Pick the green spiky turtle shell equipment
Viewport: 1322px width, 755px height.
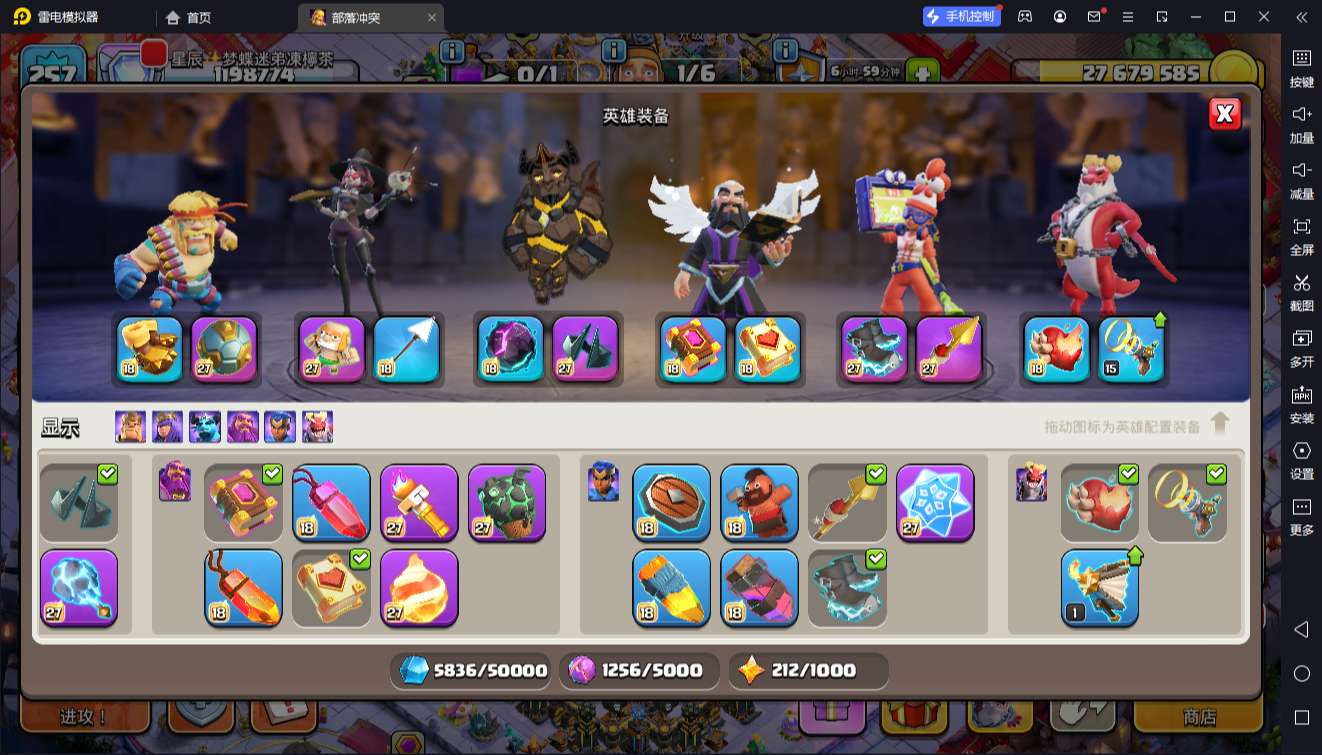point(507,502)
